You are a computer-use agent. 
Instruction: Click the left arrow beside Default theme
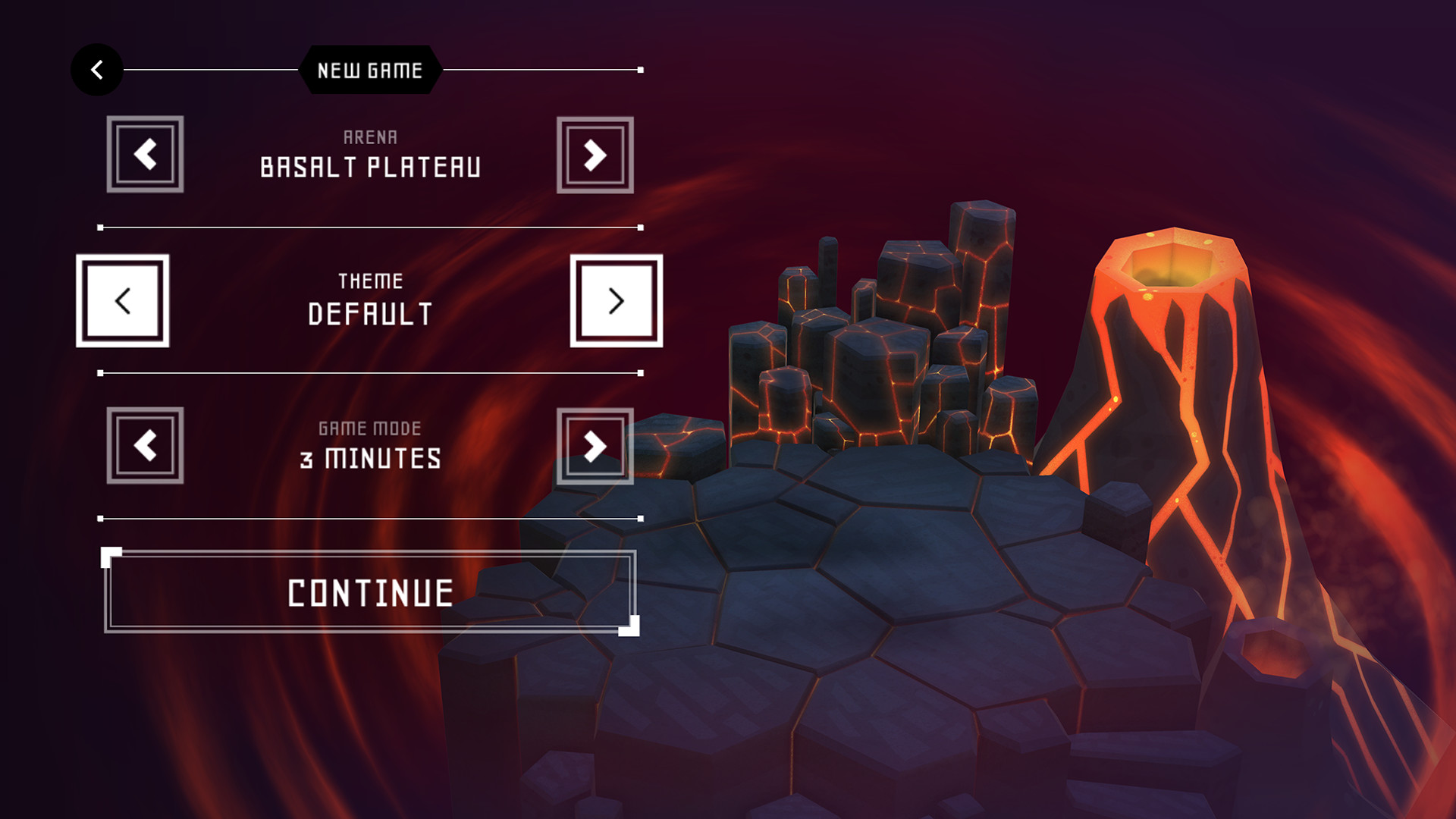123,300
